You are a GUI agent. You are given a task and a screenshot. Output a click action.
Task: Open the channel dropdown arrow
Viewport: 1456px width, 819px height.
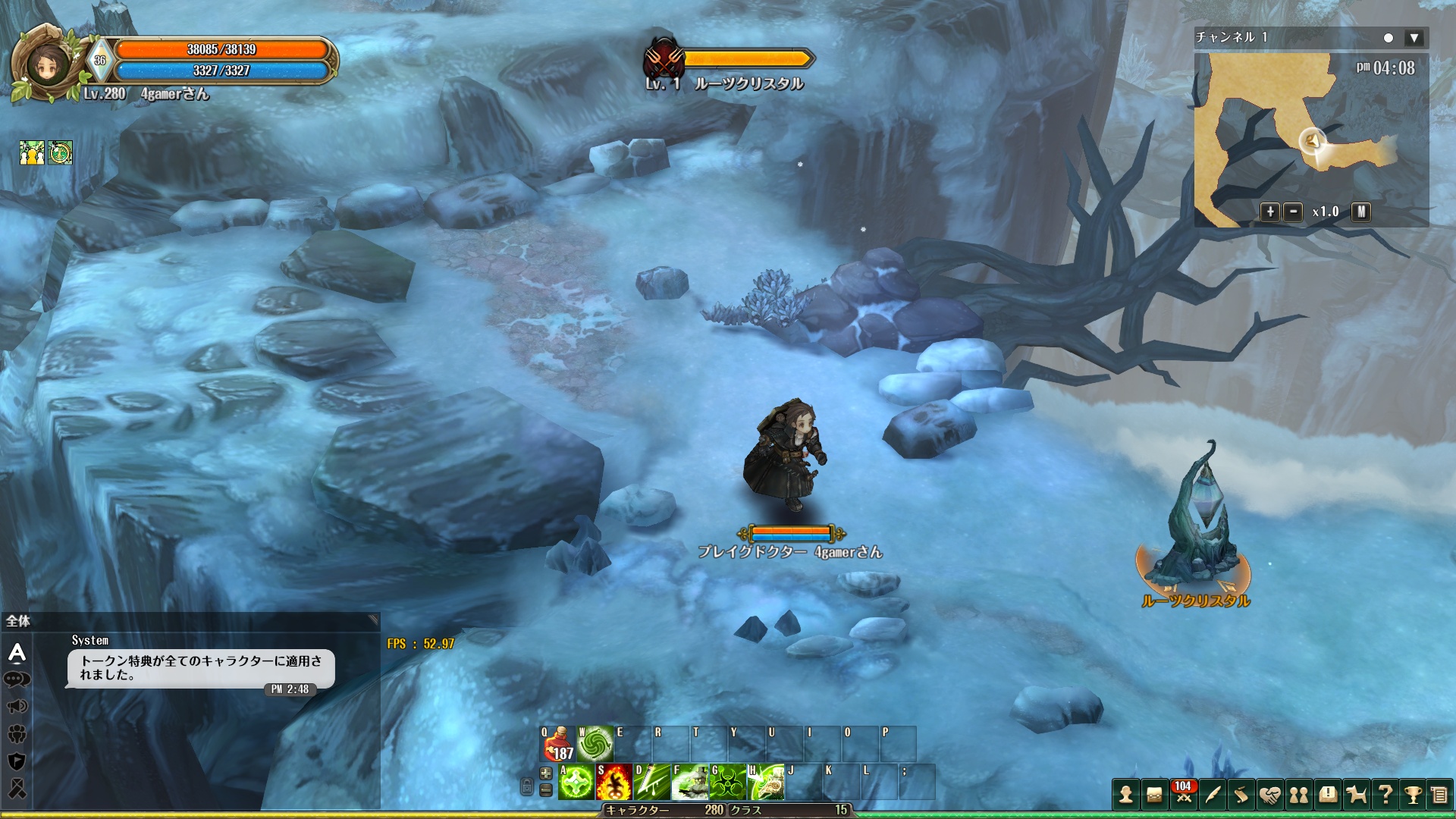pos(1414,38)
